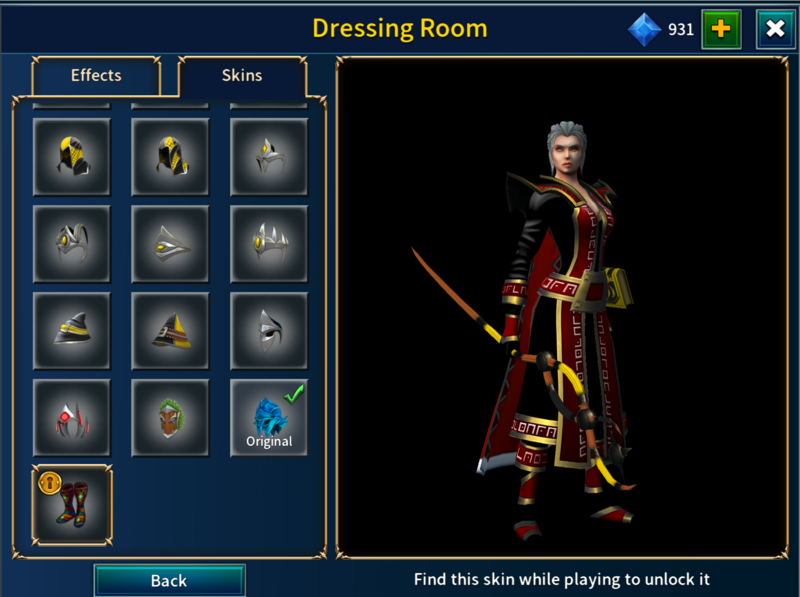
Task: Pick the green-crested brown mask skin
Action: (170, 418)
